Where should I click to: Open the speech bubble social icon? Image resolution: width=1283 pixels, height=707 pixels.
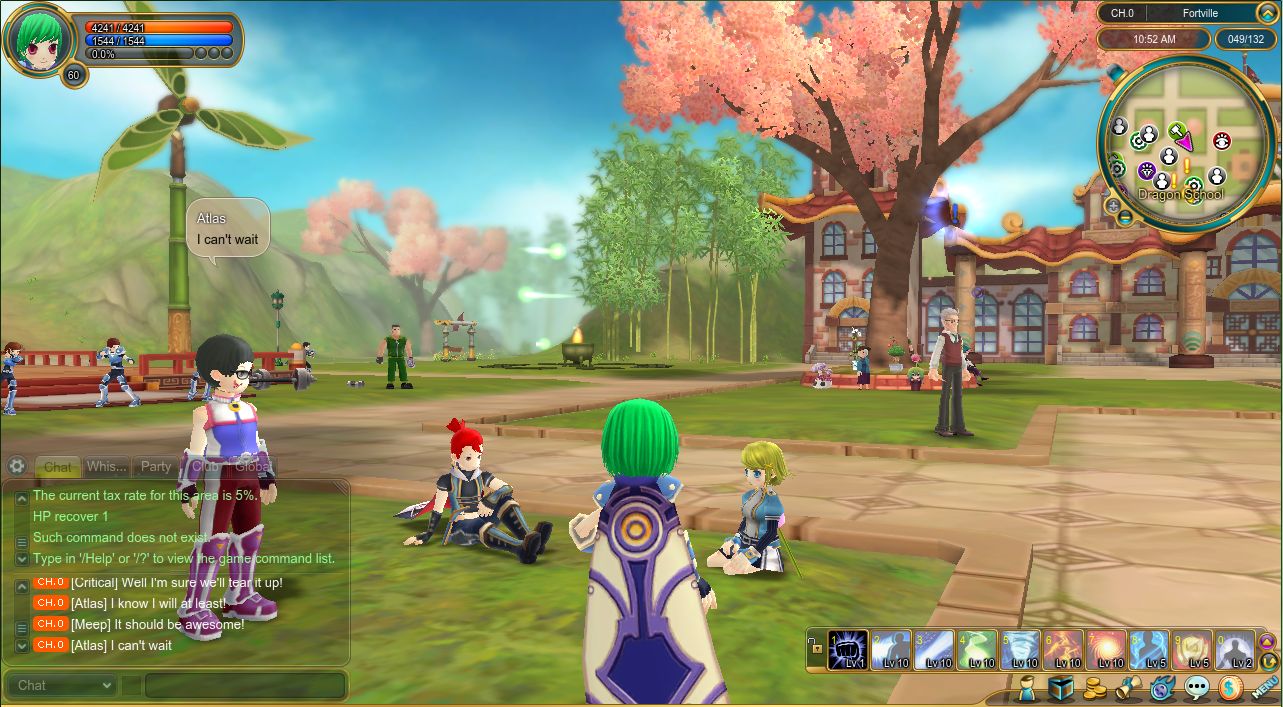(1196, 688)
